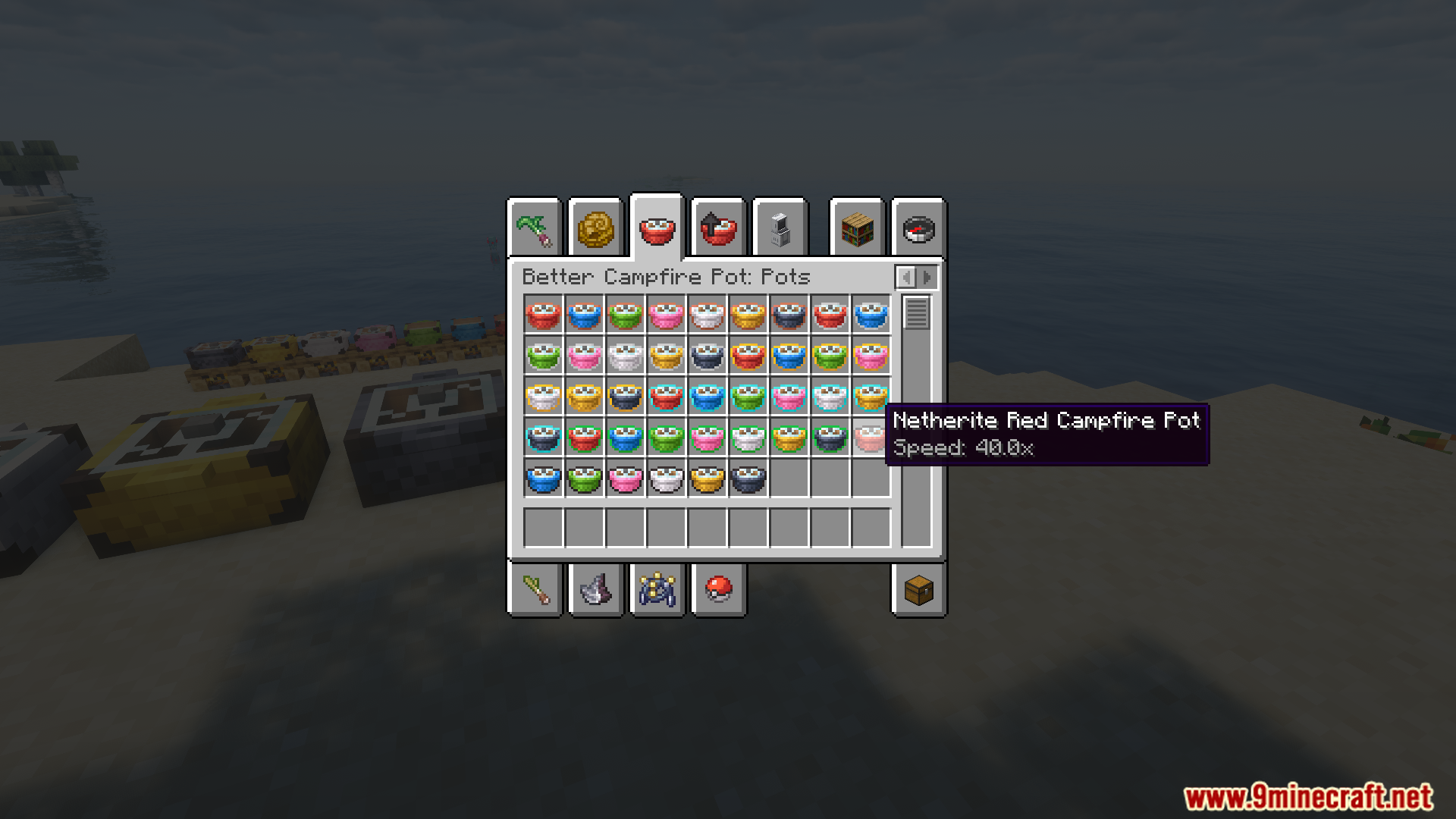This screenshot has width=1456, height=819.
Task: Open the golden hay ball tab
Action: 596,227
